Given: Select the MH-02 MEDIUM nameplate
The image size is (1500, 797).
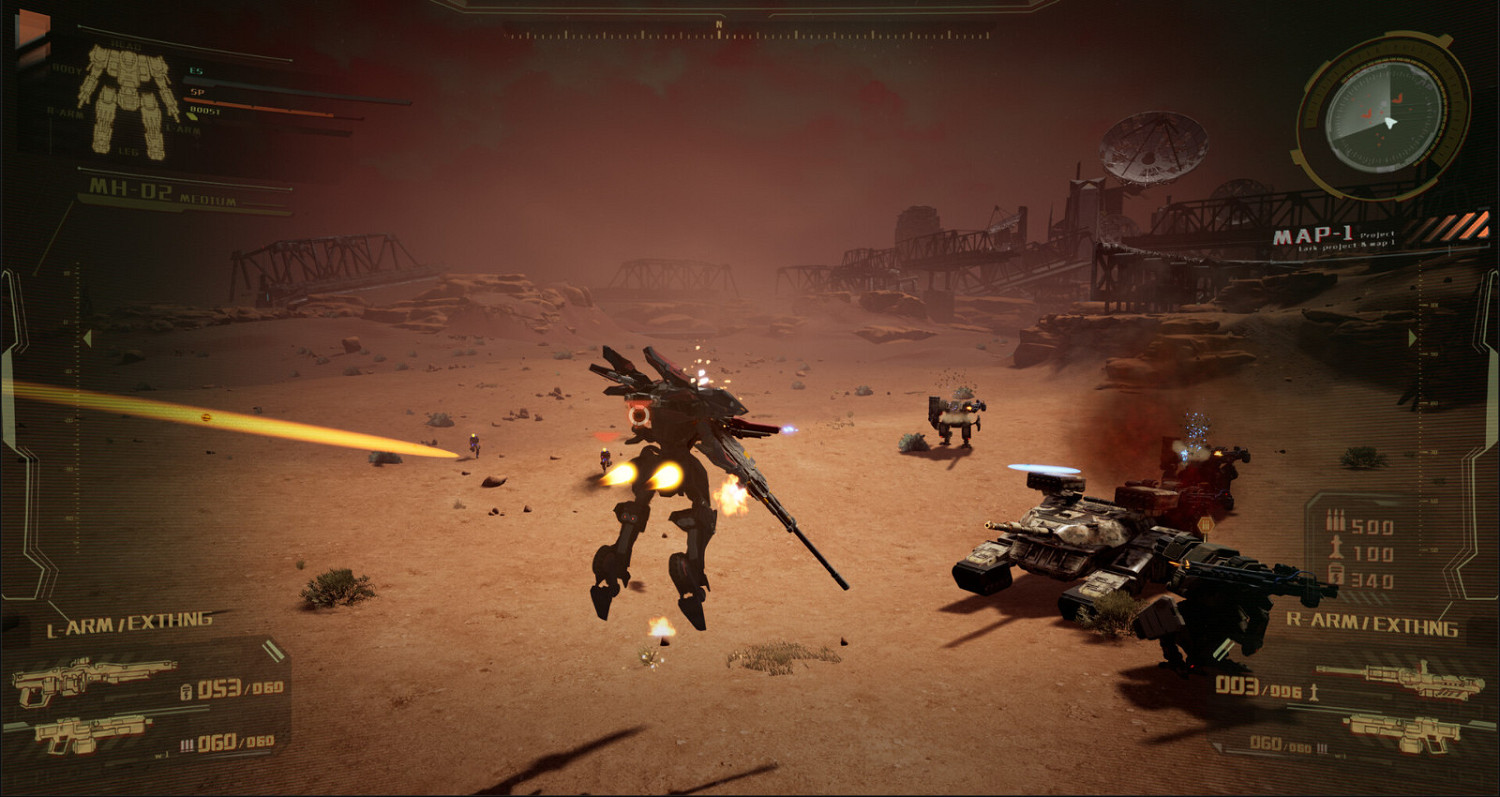Looking at the screenshot, I should [x=136, y=190].
